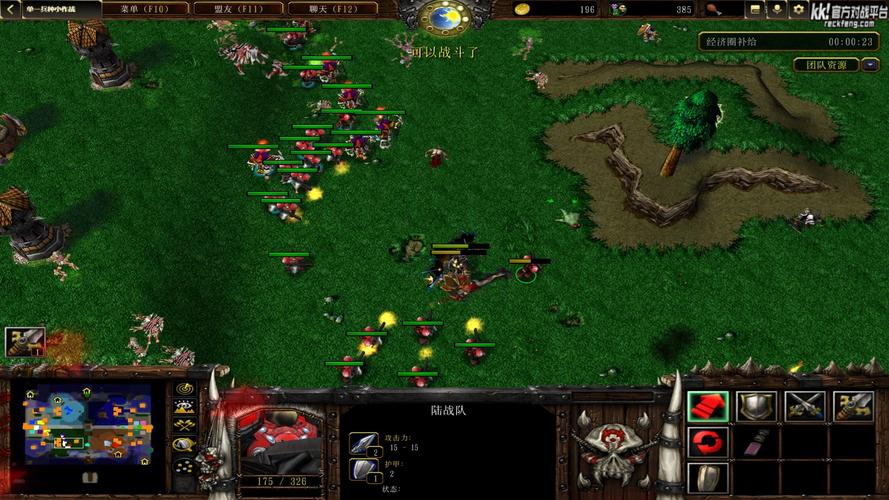Open the 盟友 (F11) allies menu
The image size is (889, 500).
237,9
